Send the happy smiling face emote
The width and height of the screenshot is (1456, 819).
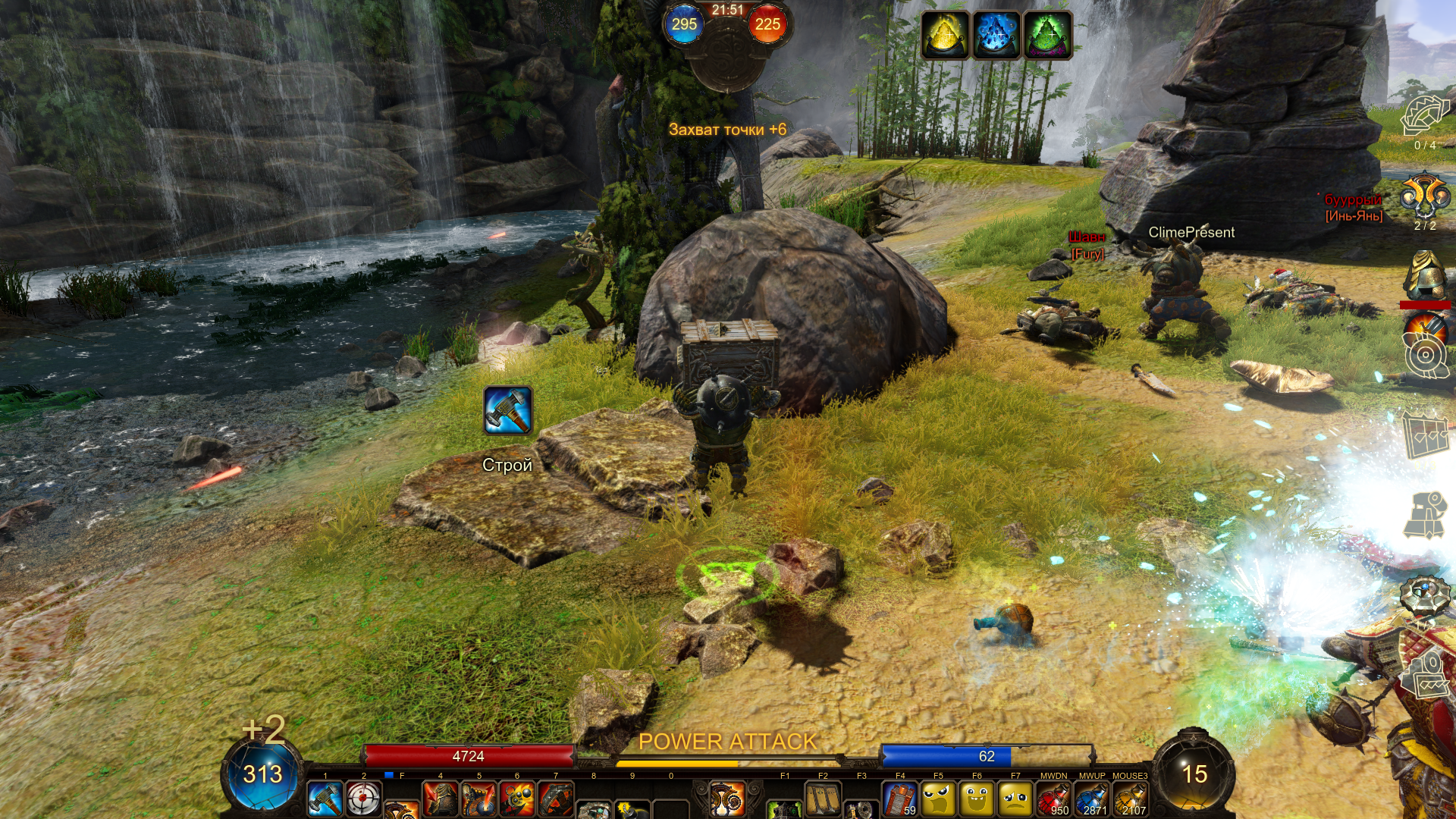tap(977, 799)
